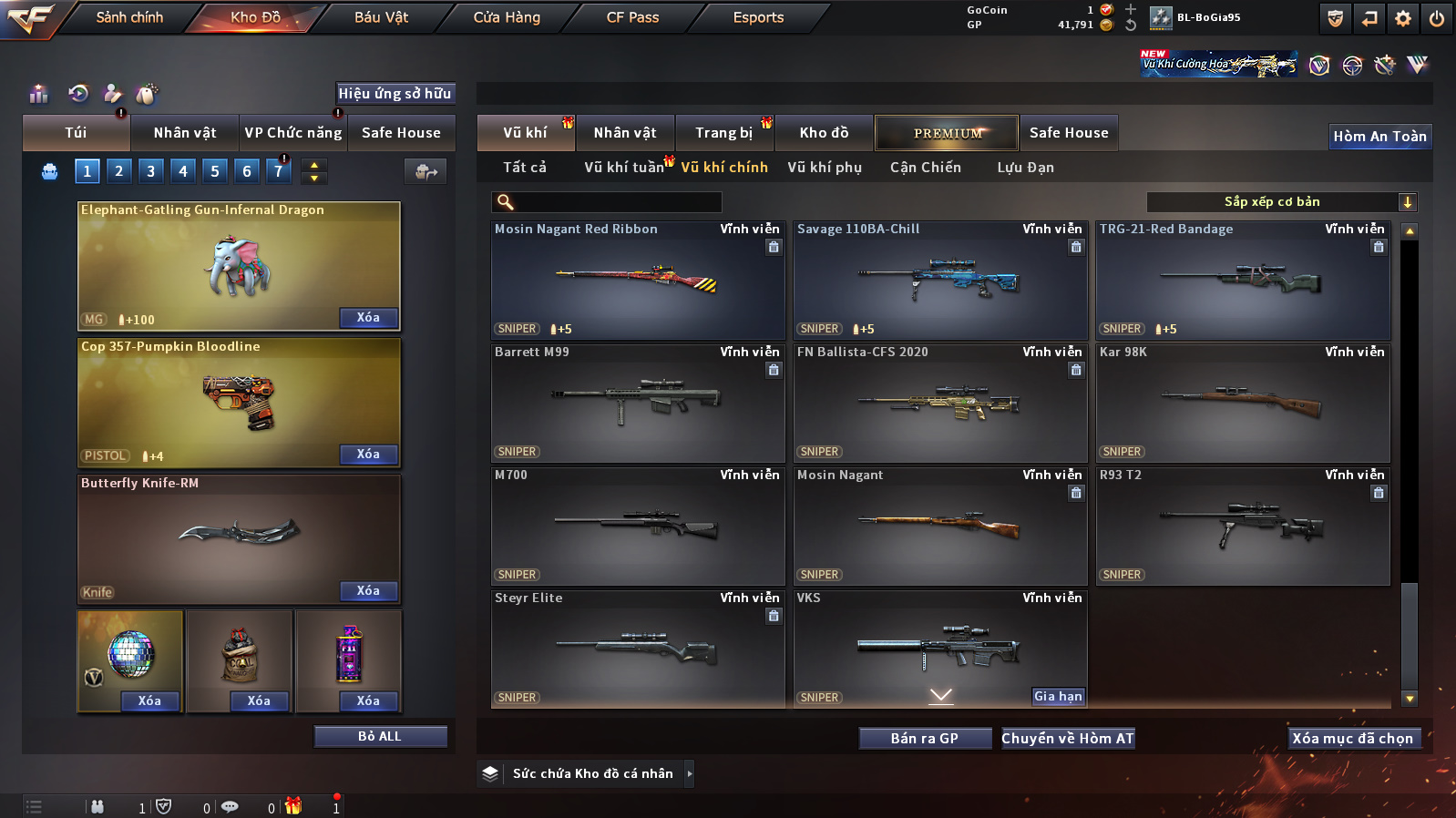Sell the item with Bán ra GP
Screen dimensions: 1456x818
(x=925, y=739)
